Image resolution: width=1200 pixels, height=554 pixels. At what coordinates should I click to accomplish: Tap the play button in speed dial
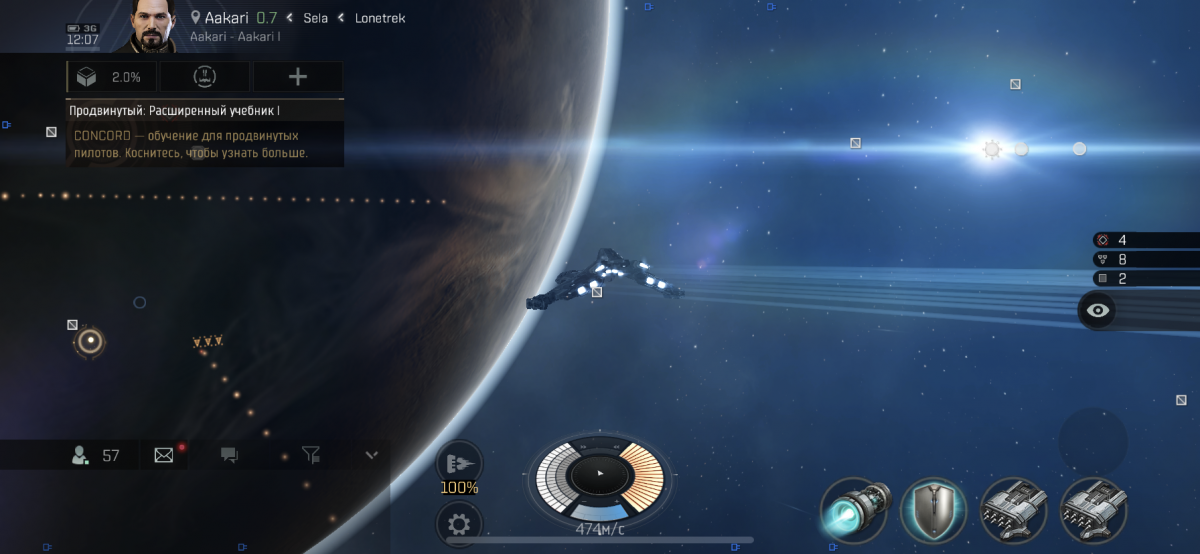[600, 474]
